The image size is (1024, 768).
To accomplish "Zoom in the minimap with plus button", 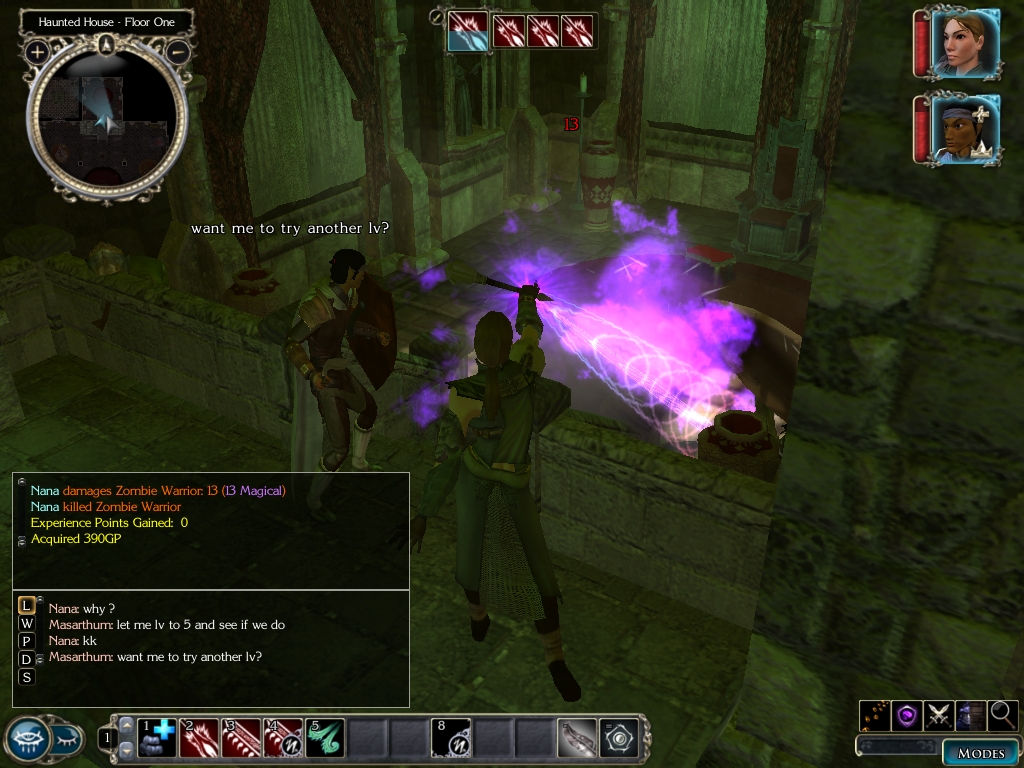I will [x=38, y=50].
